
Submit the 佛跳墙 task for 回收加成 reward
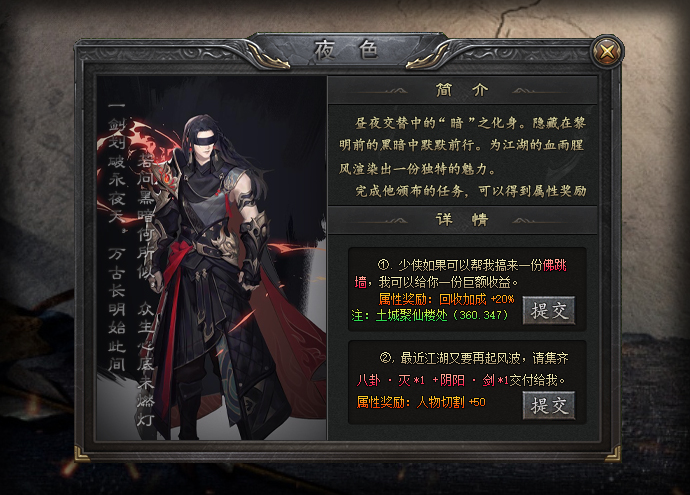[549, 310]
